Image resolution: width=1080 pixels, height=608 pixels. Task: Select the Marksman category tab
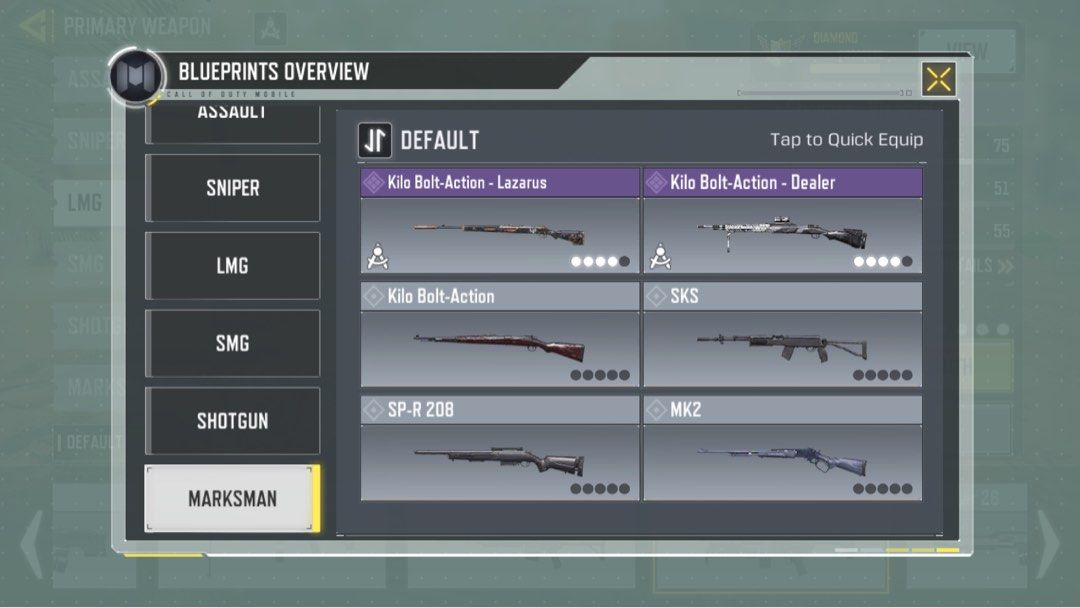pos(232,498)
